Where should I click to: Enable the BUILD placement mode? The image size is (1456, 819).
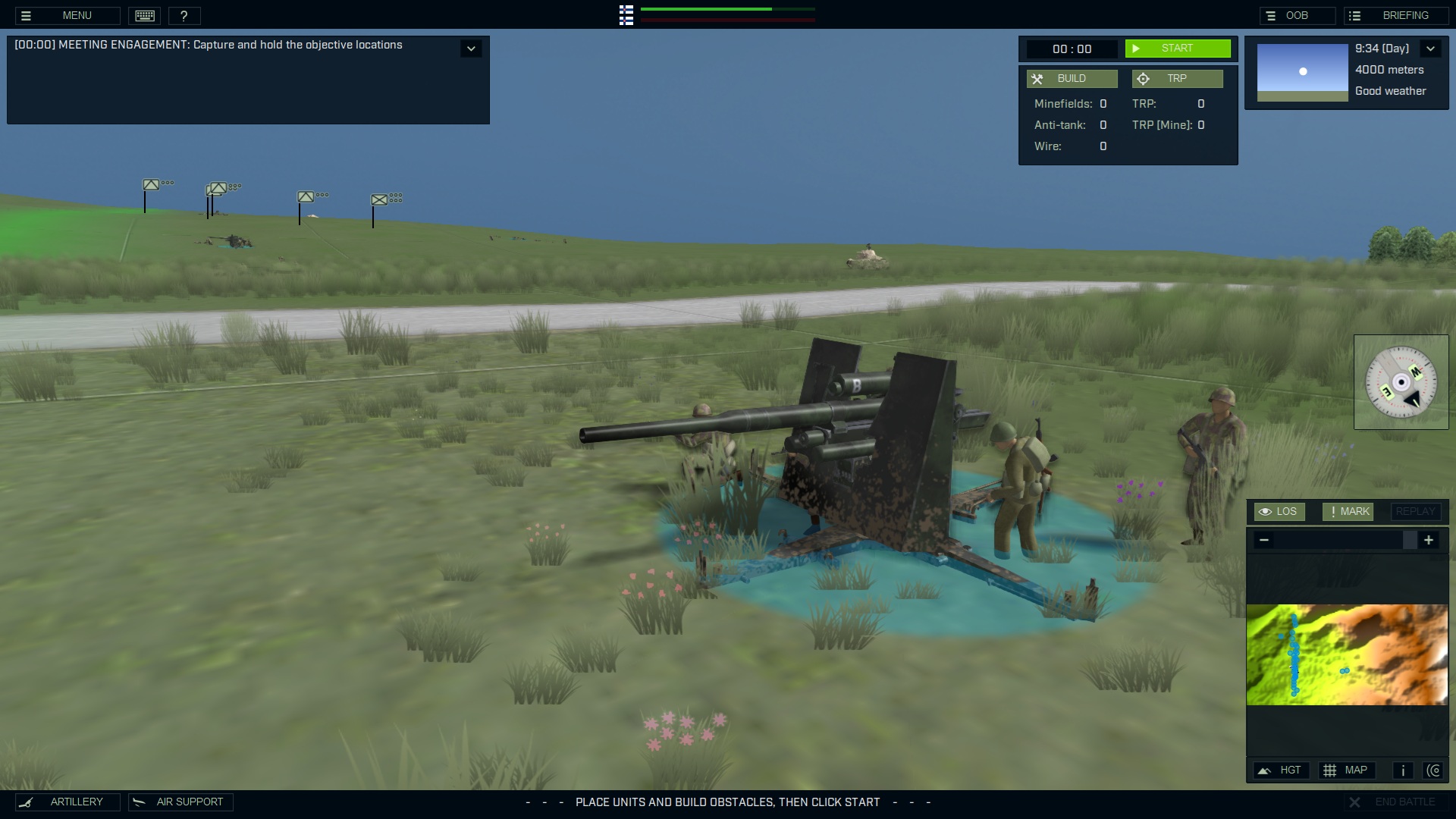click(x=1072, y=78)
